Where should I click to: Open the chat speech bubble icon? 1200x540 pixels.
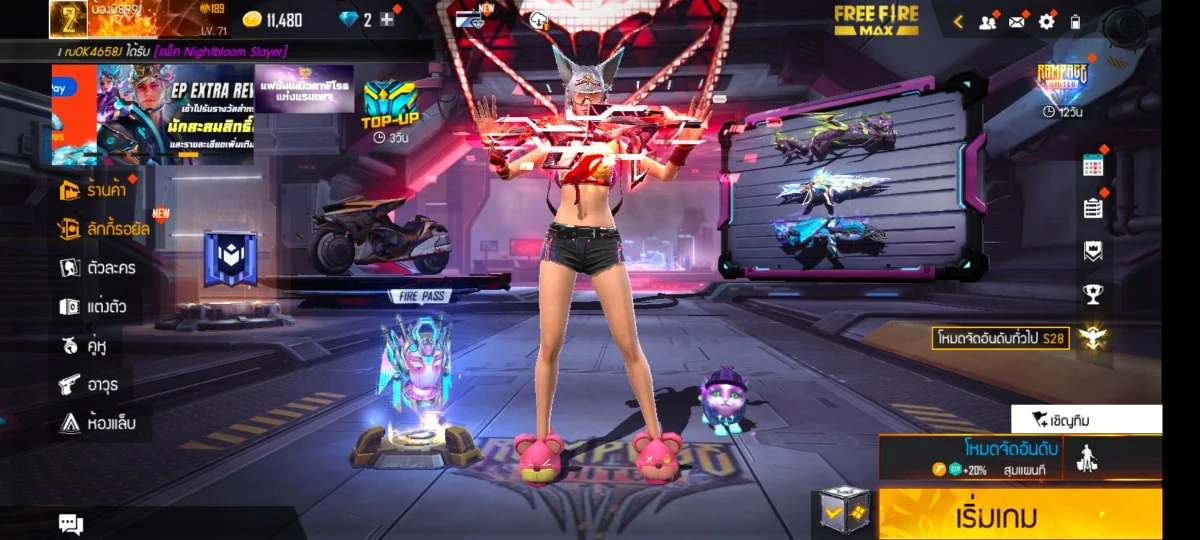(x=71, y=523)
